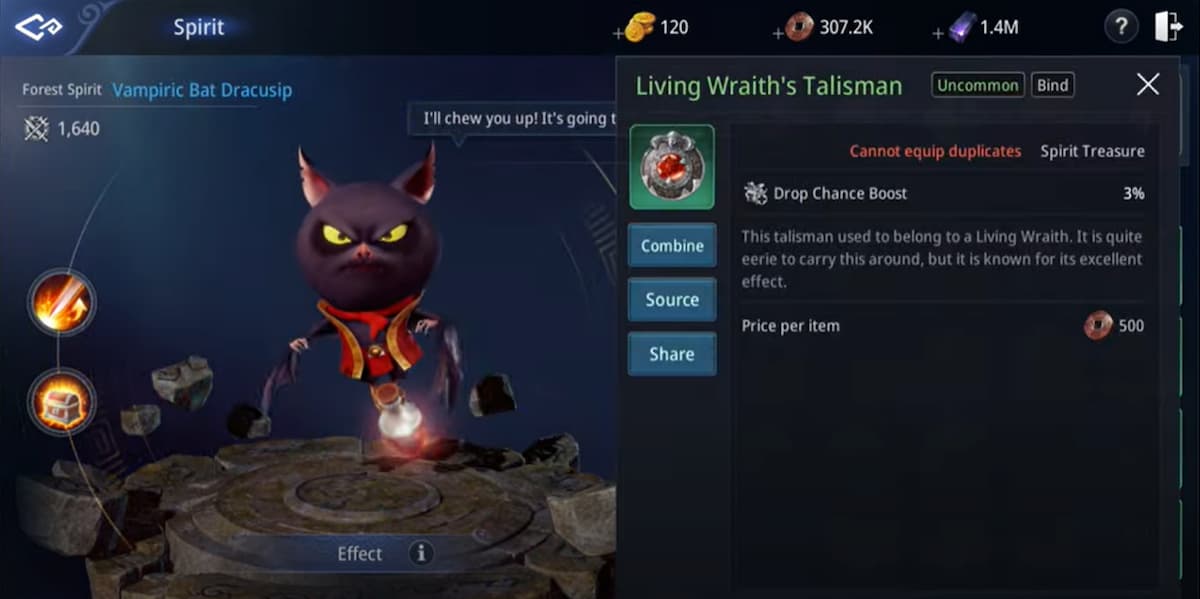Show the talisman's Source
The height and width of the screenshot is (599, 1200).
click(x=671, y=300)
